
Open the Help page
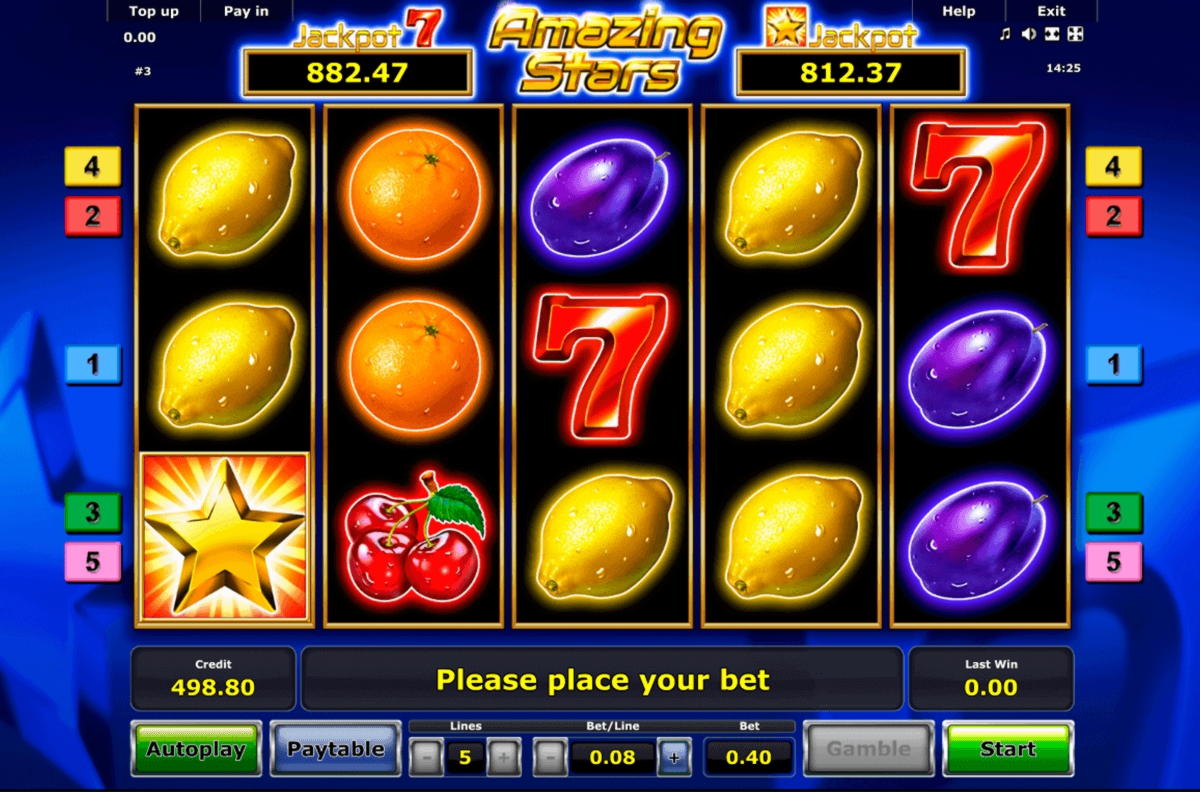pos(958,11)
